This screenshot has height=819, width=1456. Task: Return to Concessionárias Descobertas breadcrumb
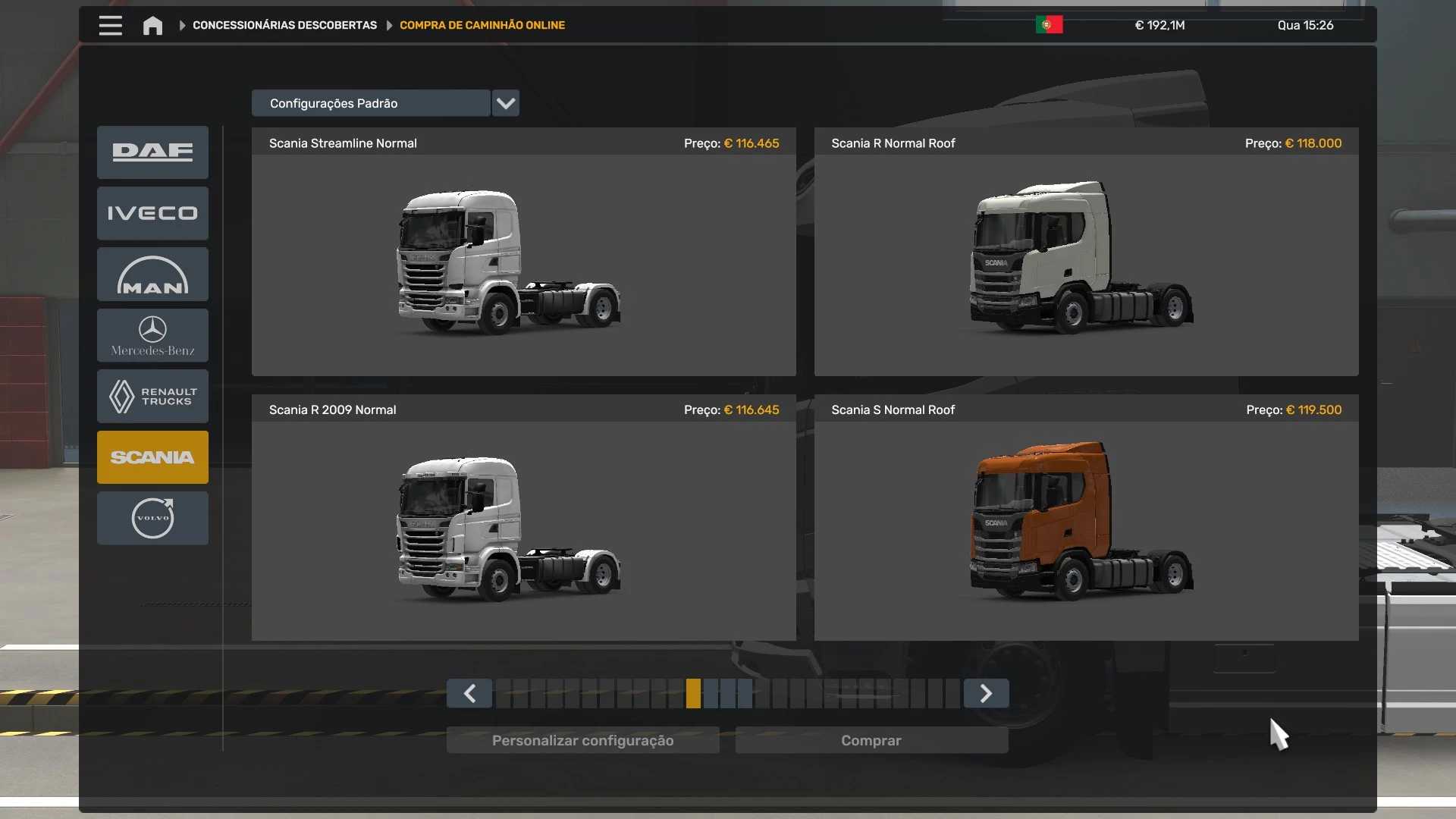(284, 25)
